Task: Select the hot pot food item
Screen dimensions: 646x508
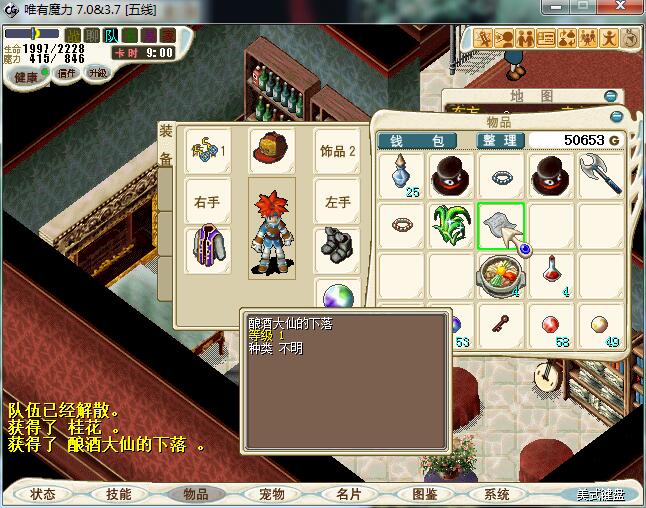Action: [x=500, y=274]
